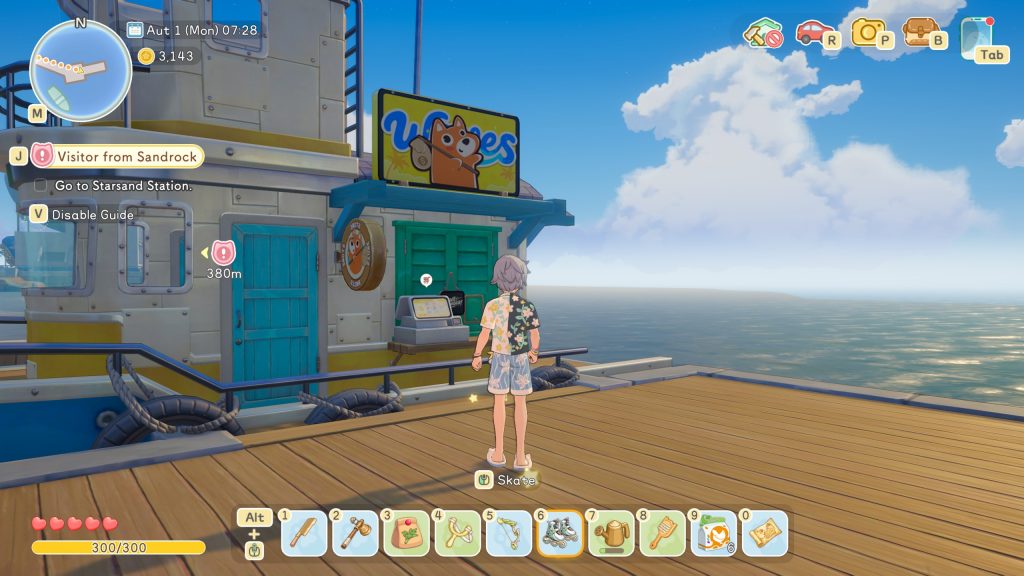The height and width of the screenshot is (576, 1024).
Task: Select the seed bag in slot 3
Action: [x=406, y=534]
